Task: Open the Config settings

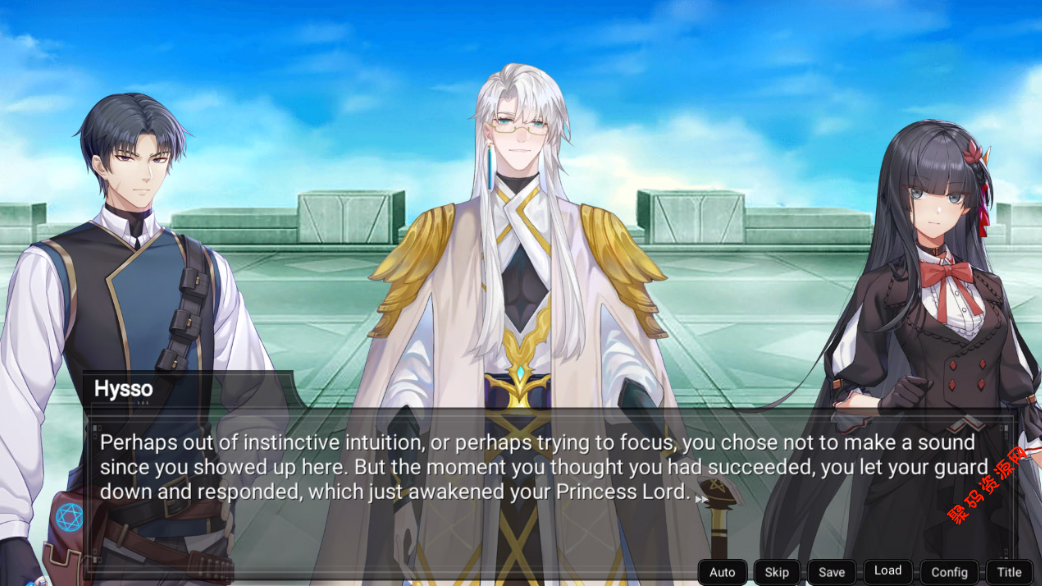Action: [949, 572]
